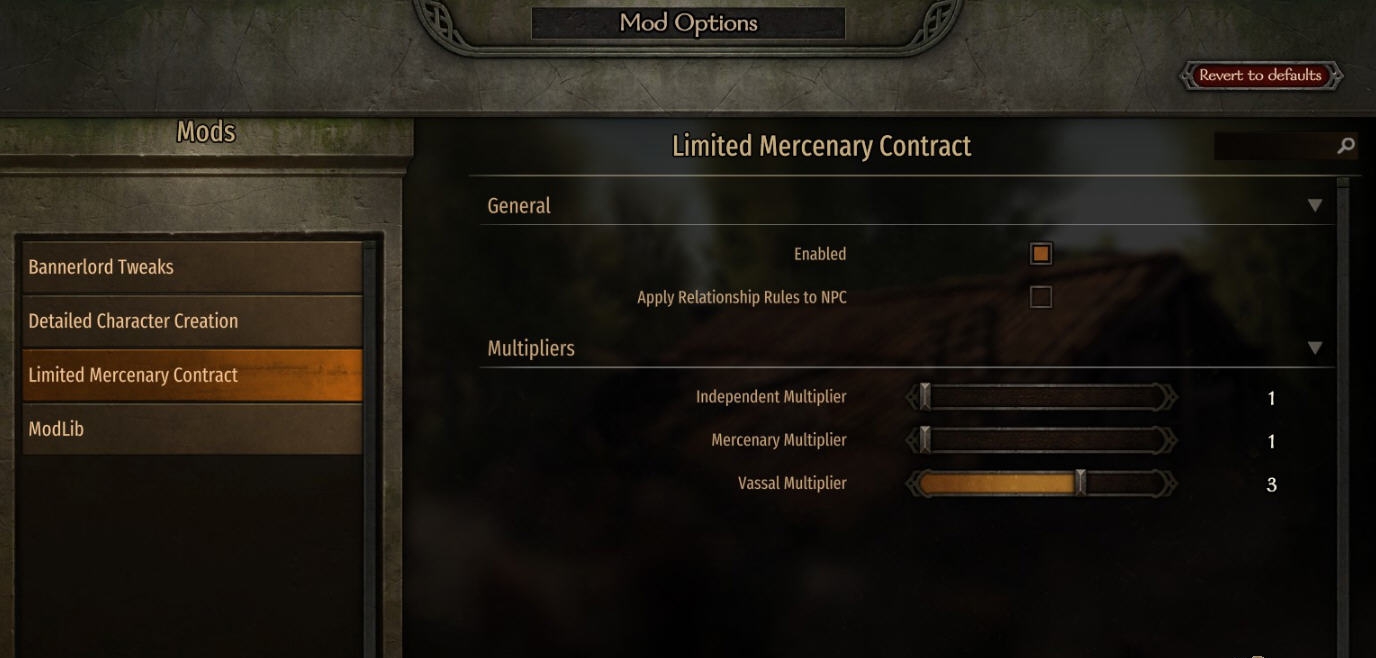Click the Independent Multiplier slider
The height and width of the screenshot is (658, 1376).
point(1041,398)
